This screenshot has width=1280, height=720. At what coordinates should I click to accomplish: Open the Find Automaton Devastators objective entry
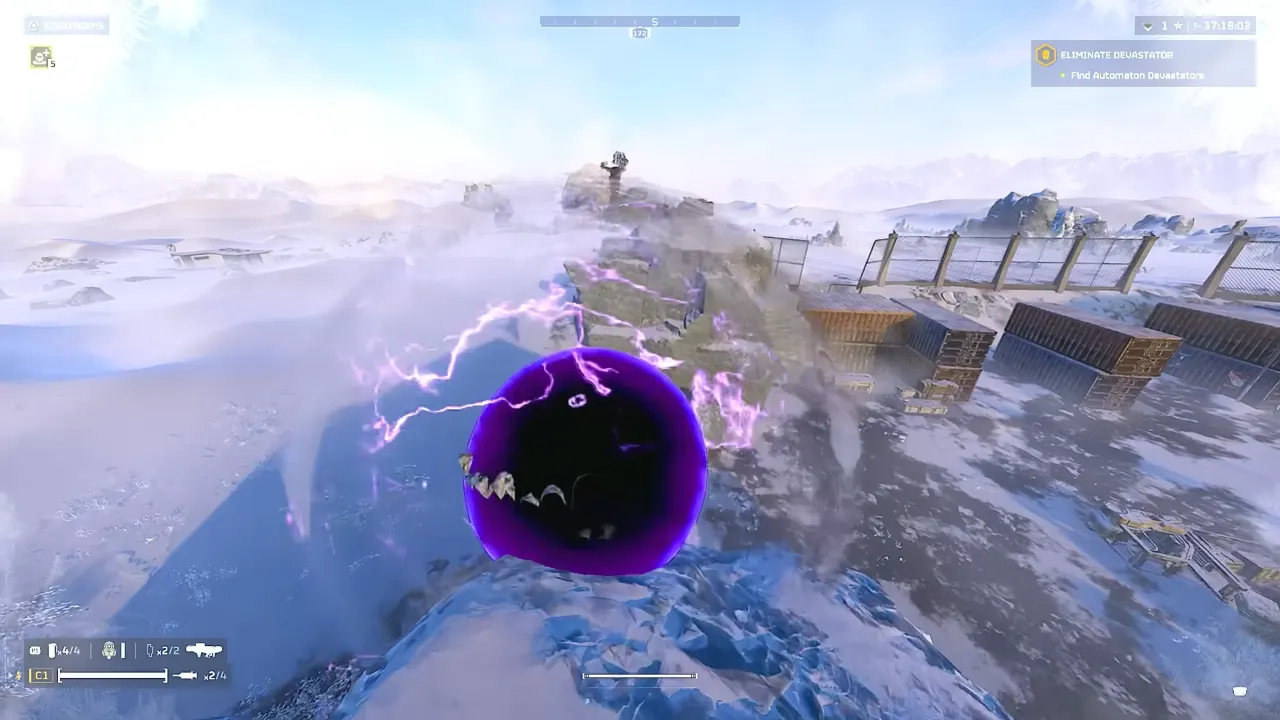1136,75
